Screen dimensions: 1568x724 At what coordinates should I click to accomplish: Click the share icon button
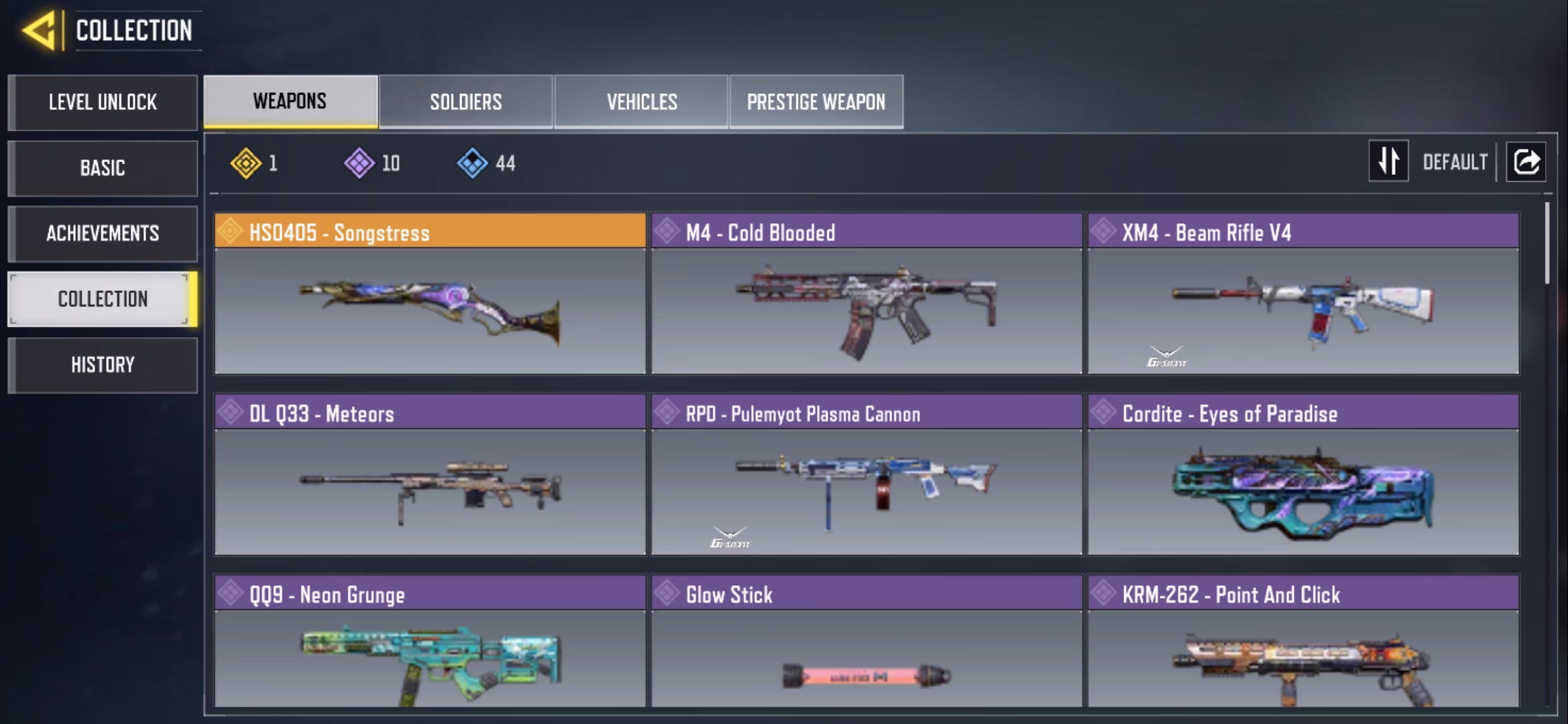[1526, 162]
